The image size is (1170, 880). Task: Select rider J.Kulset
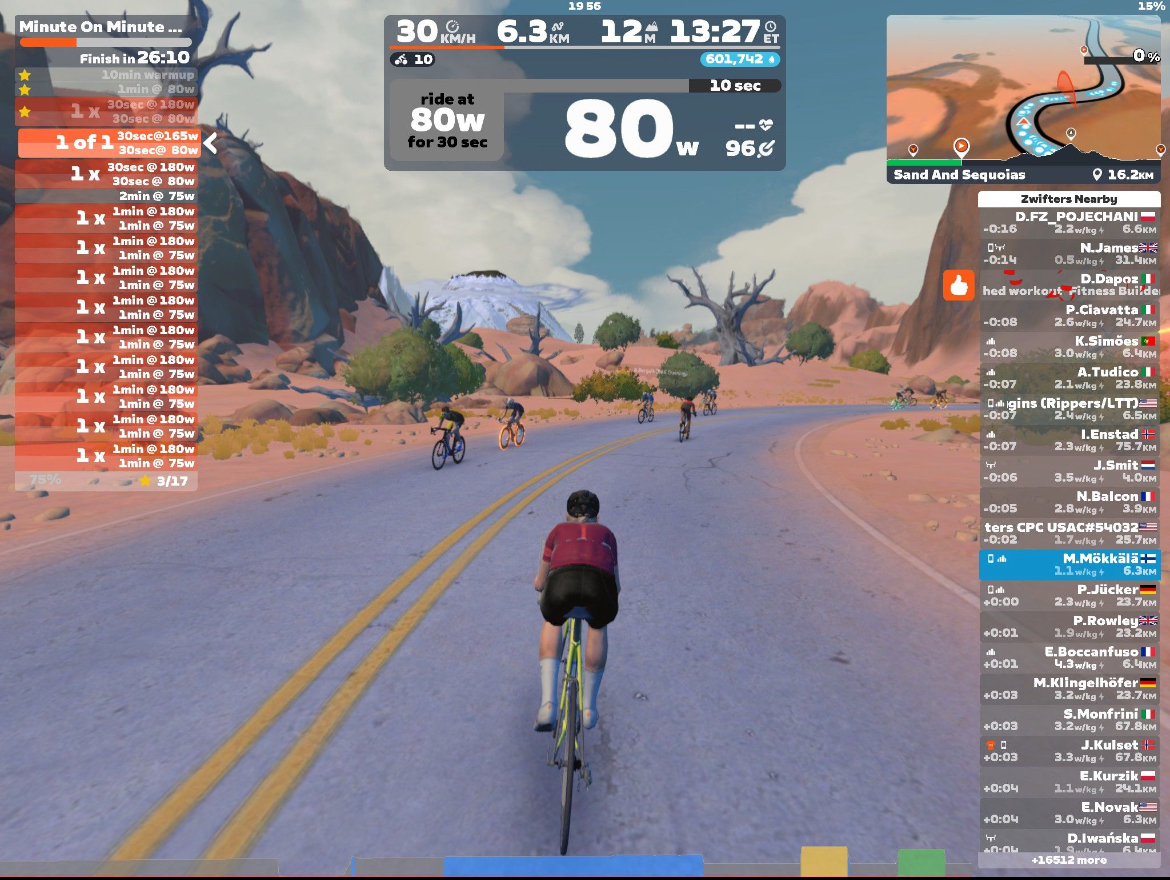coord(1069,751)
